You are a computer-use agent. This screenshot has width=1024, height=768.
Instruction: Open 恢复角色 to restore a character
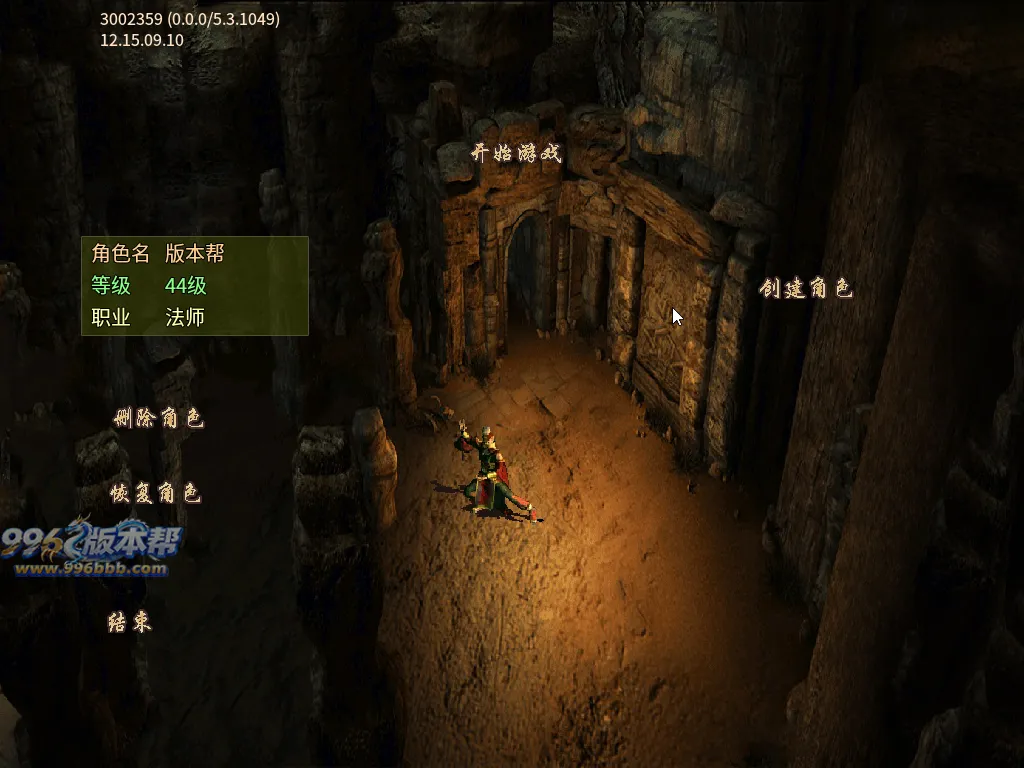157,493
